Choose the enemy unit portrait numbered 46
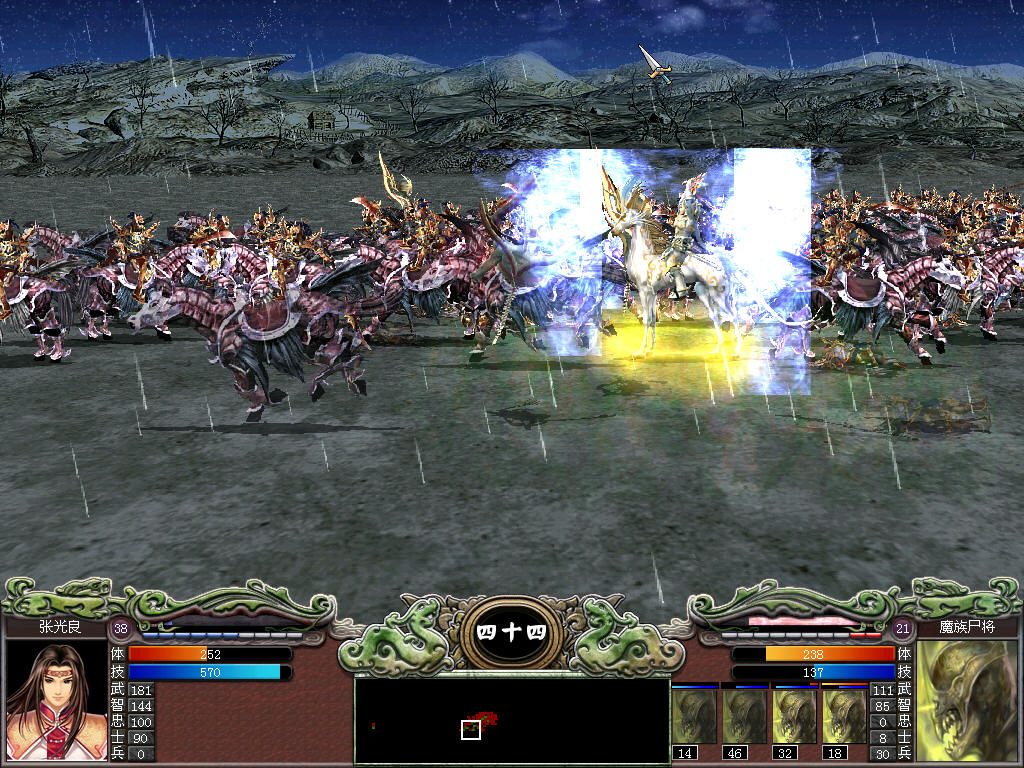Viewport: 1024px width, 768px height. pyautogui.click(x=745, y=716)
